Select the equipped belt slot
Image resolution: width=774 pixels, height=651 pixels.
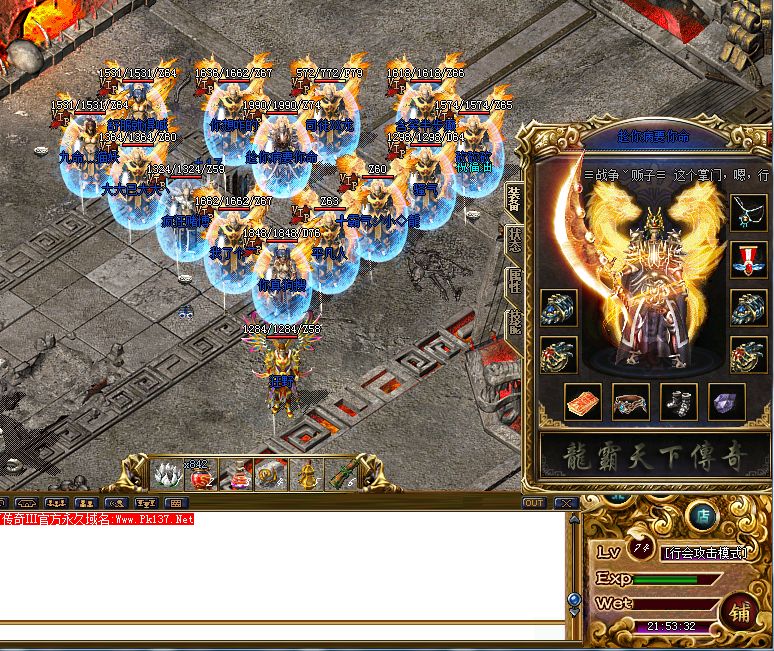pyautogui.click(x=631, y=403)
